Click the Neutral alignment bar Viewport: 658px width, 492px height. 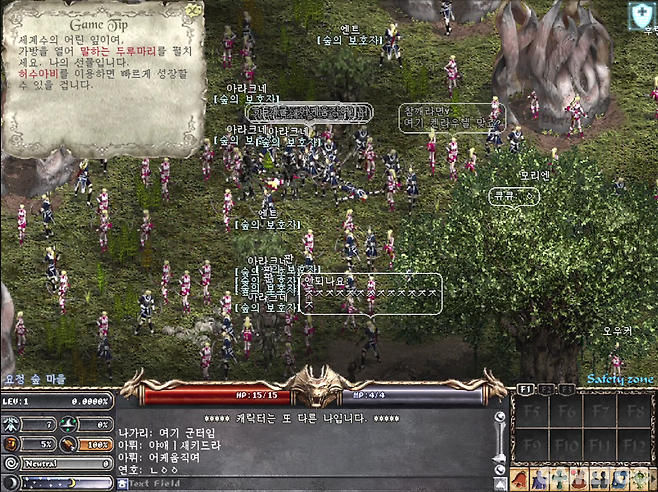click(59, 464)
